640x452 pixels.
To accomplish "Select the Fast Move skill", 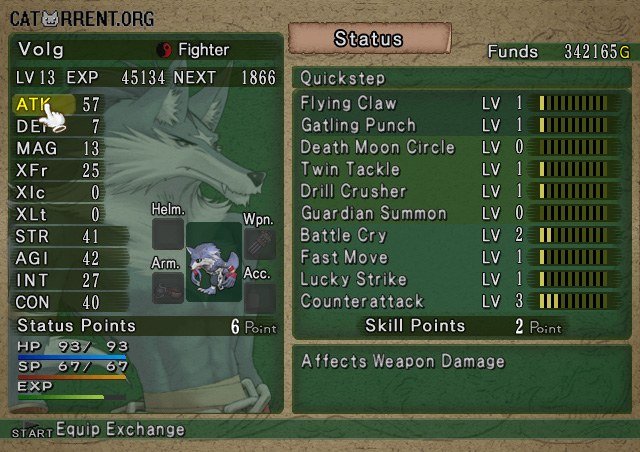I will click(343, 257).
